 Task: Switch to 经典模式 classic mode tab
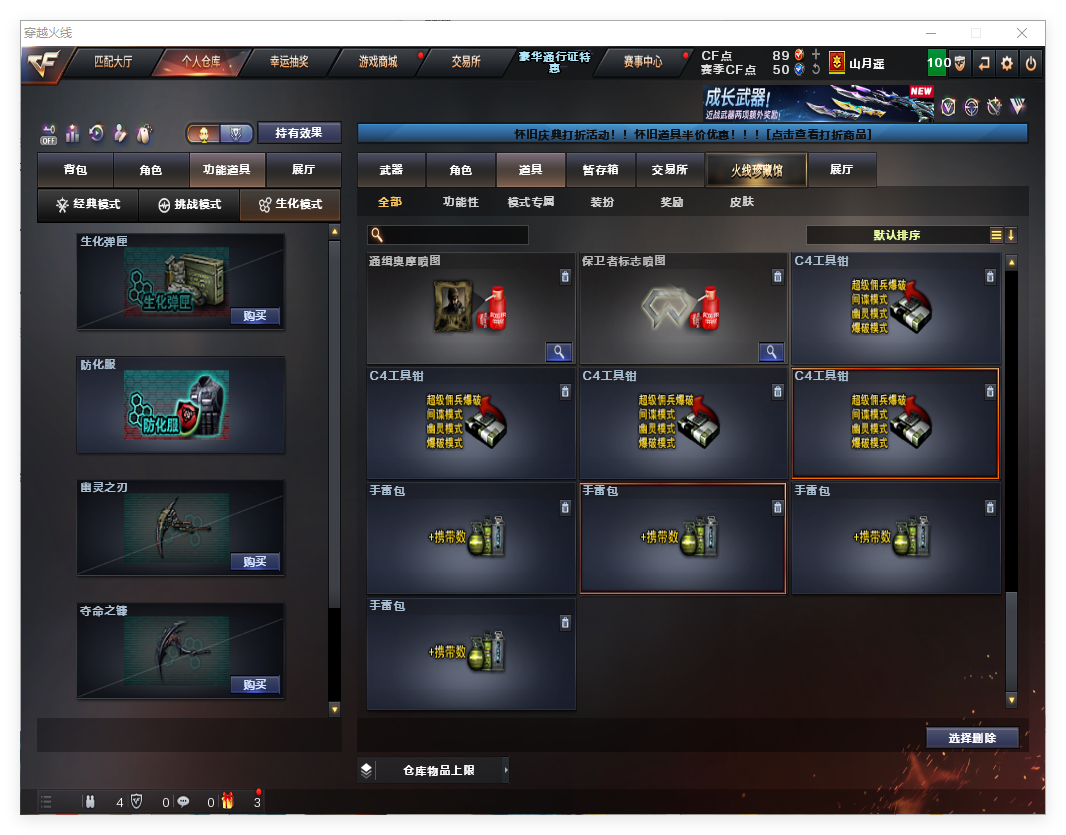click(x=88, y=204)
